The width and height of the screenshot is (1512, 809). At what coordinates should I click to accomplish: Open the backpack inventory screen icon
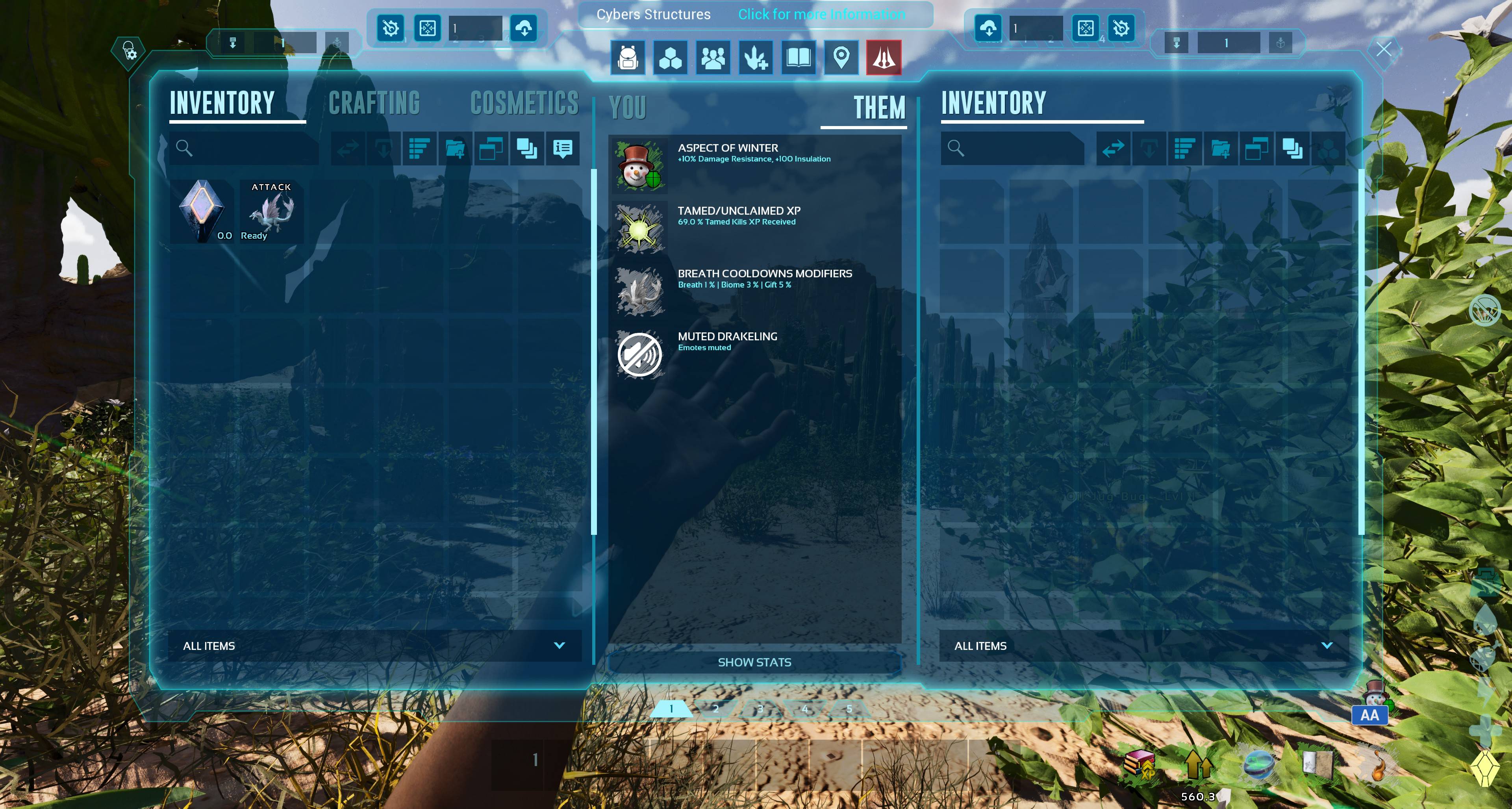coord(628,58)
